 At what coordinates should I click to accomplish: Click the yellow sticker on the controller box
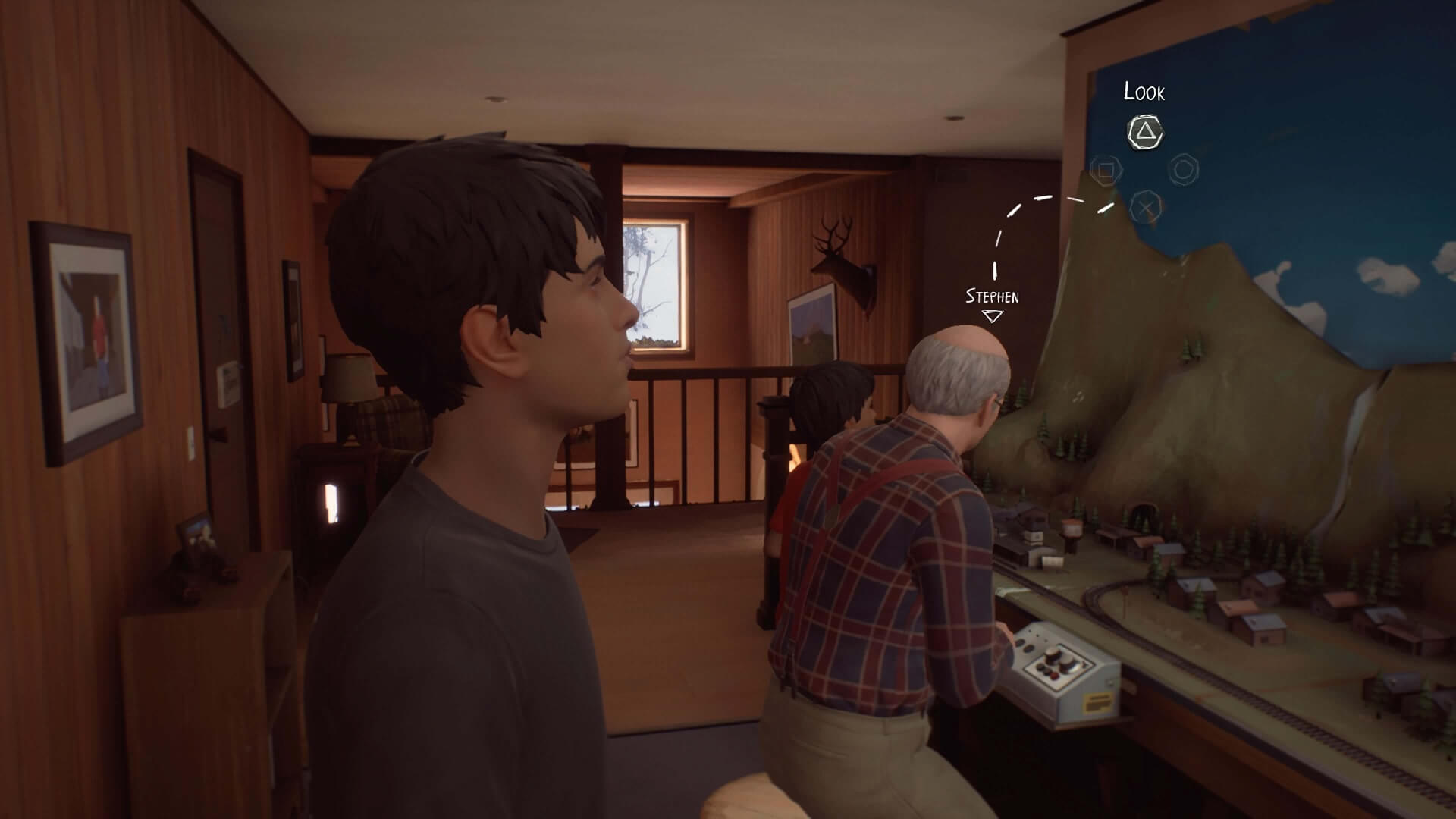(1098, 701)
